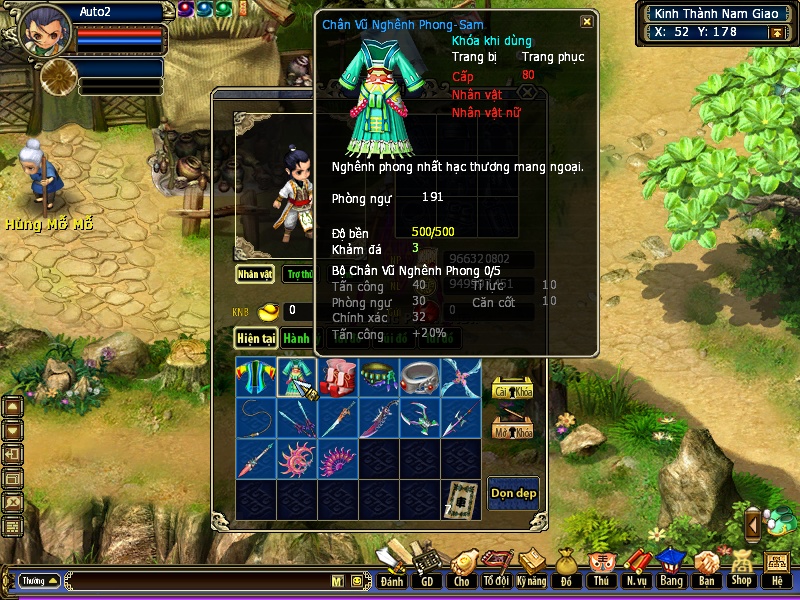
Task: Open the Shop menu
Action: (741, 567)
